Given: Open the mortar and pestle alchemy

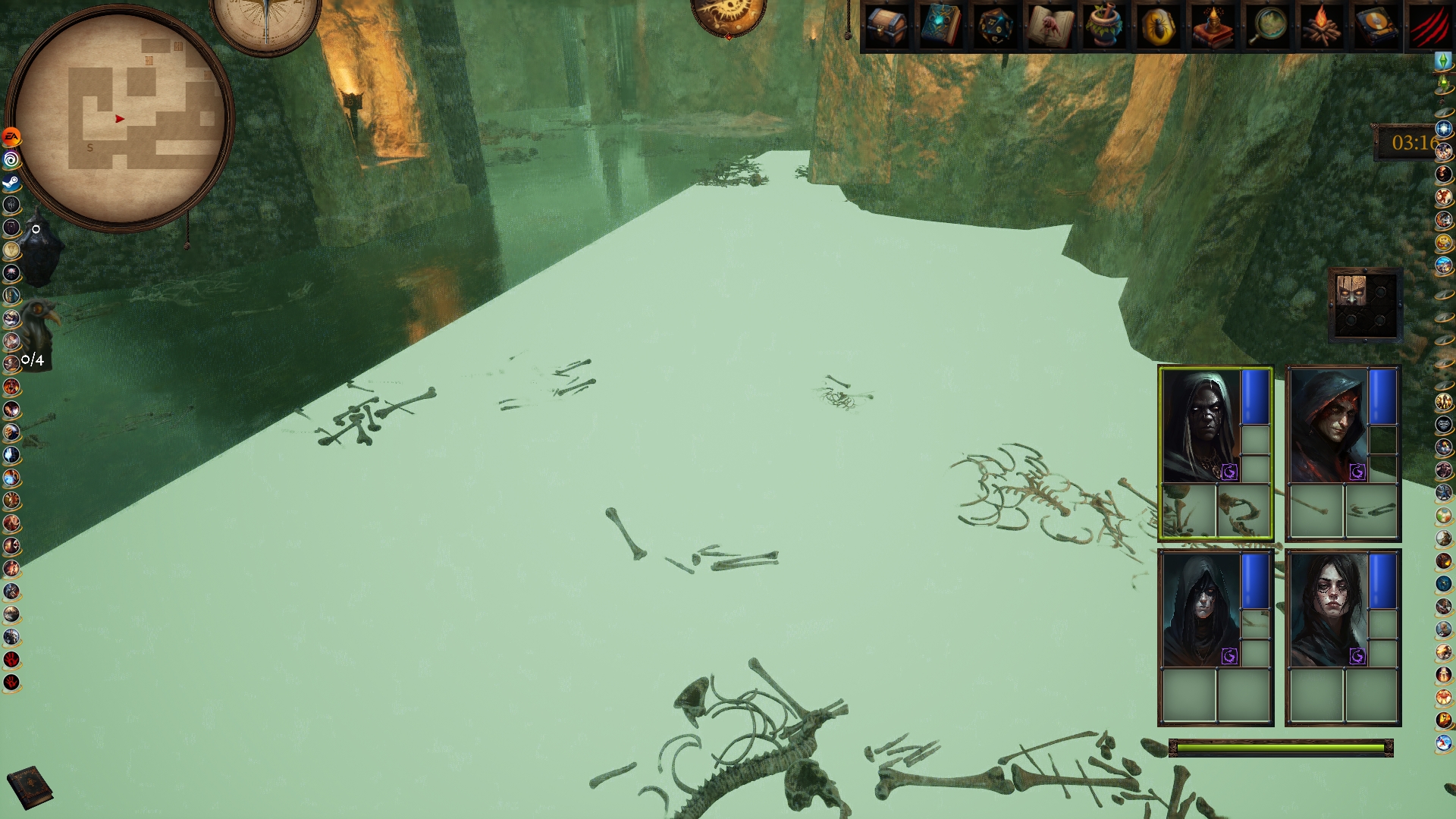Looking at the screenshot, I should 1104,27.
